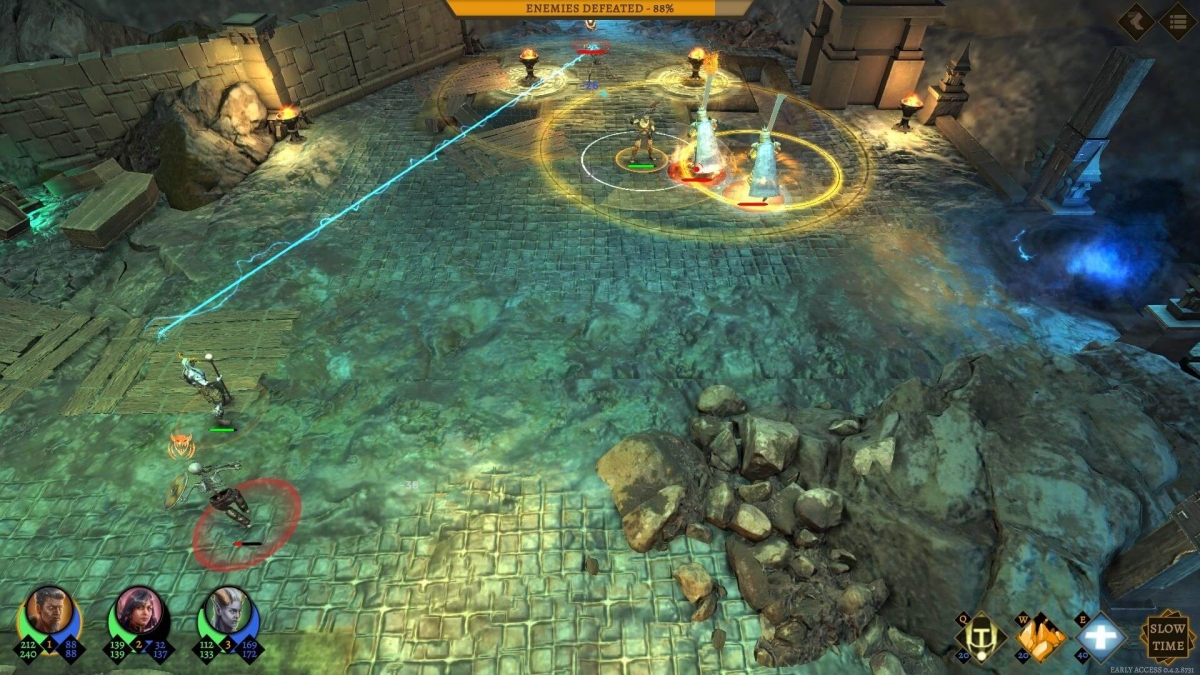
Task: Click the winged boot diamond icon
Action: click(x=1136, y=21)
